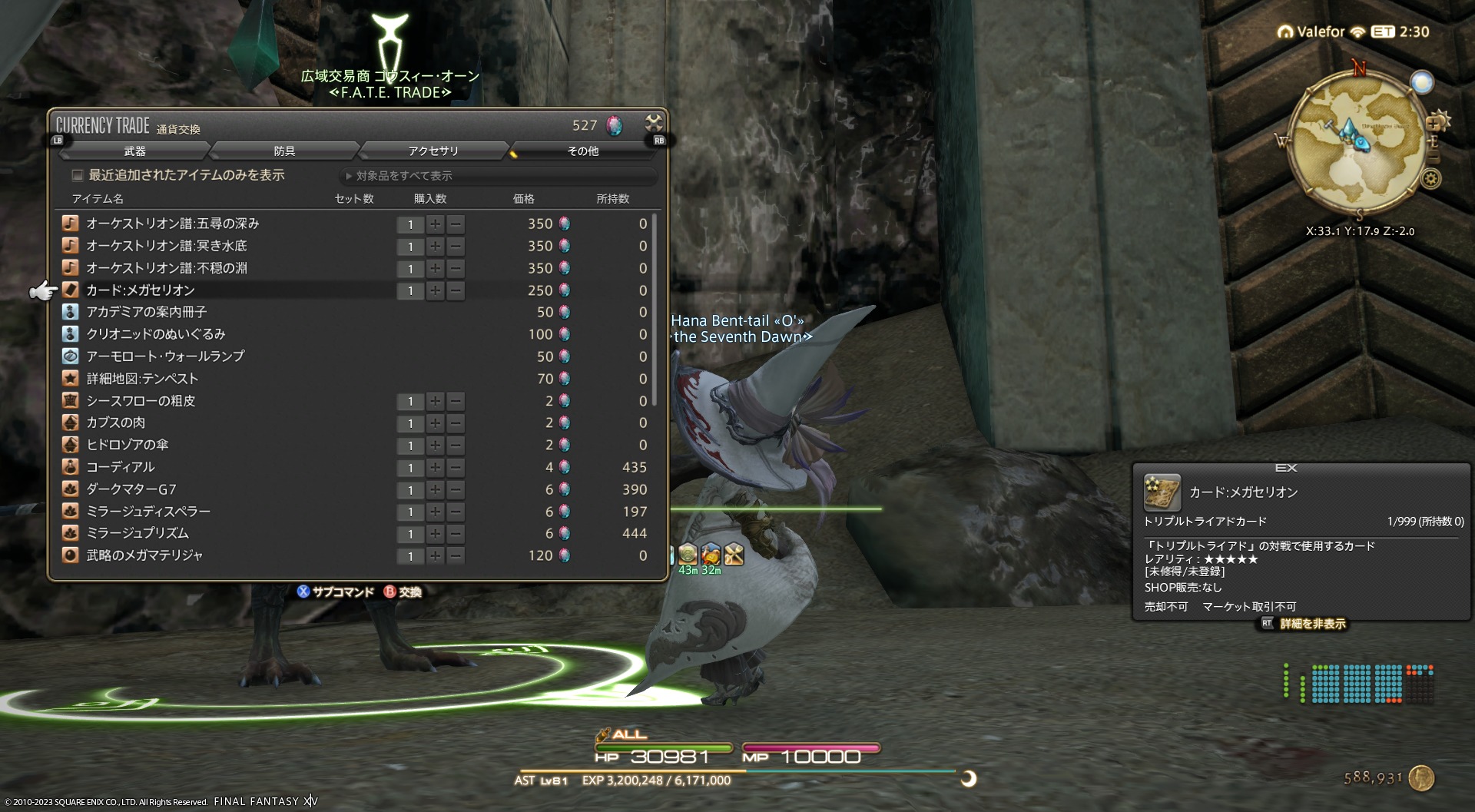Increase quantity for ミラージュプリズム

(x=435, y=534)
